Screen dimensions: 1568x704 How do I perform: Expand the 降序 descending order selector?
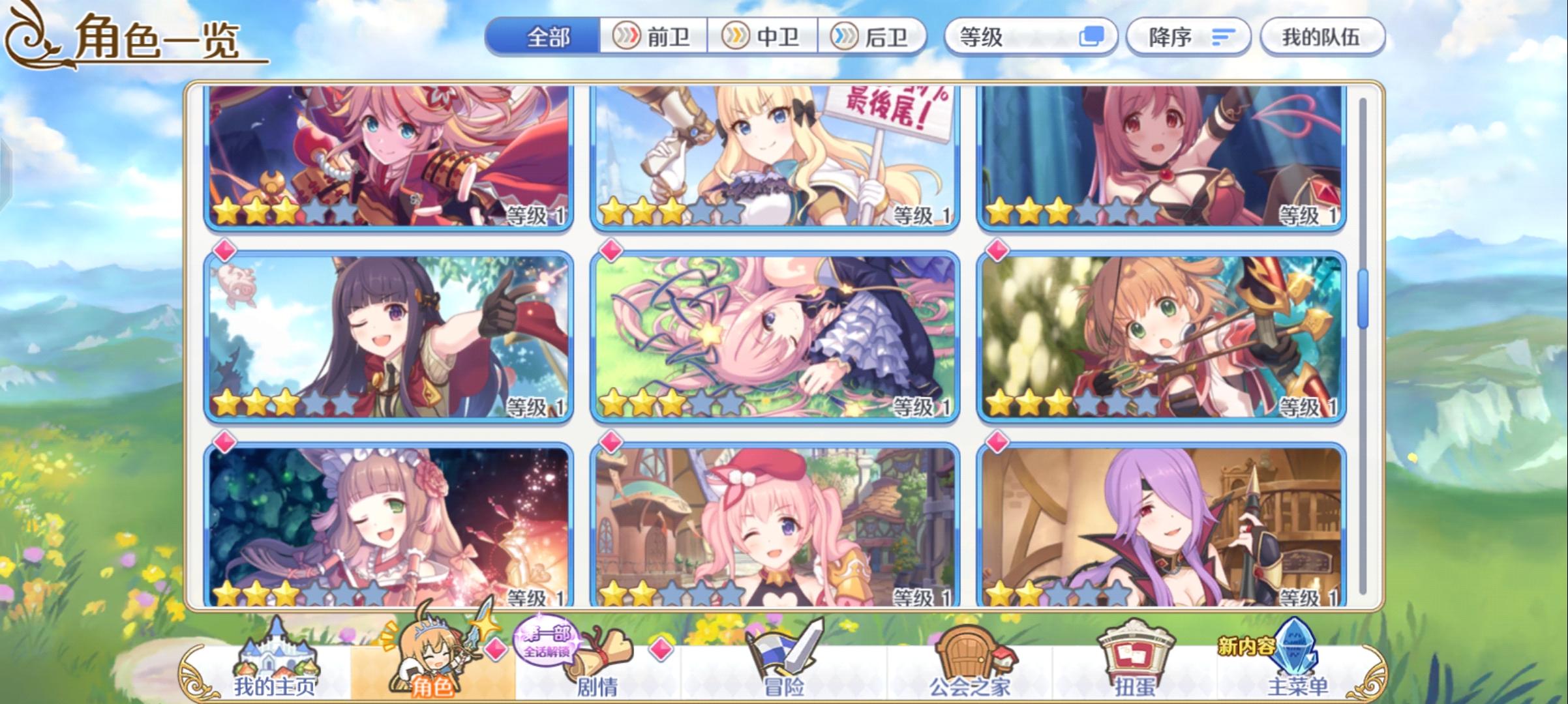[1189, 37]
